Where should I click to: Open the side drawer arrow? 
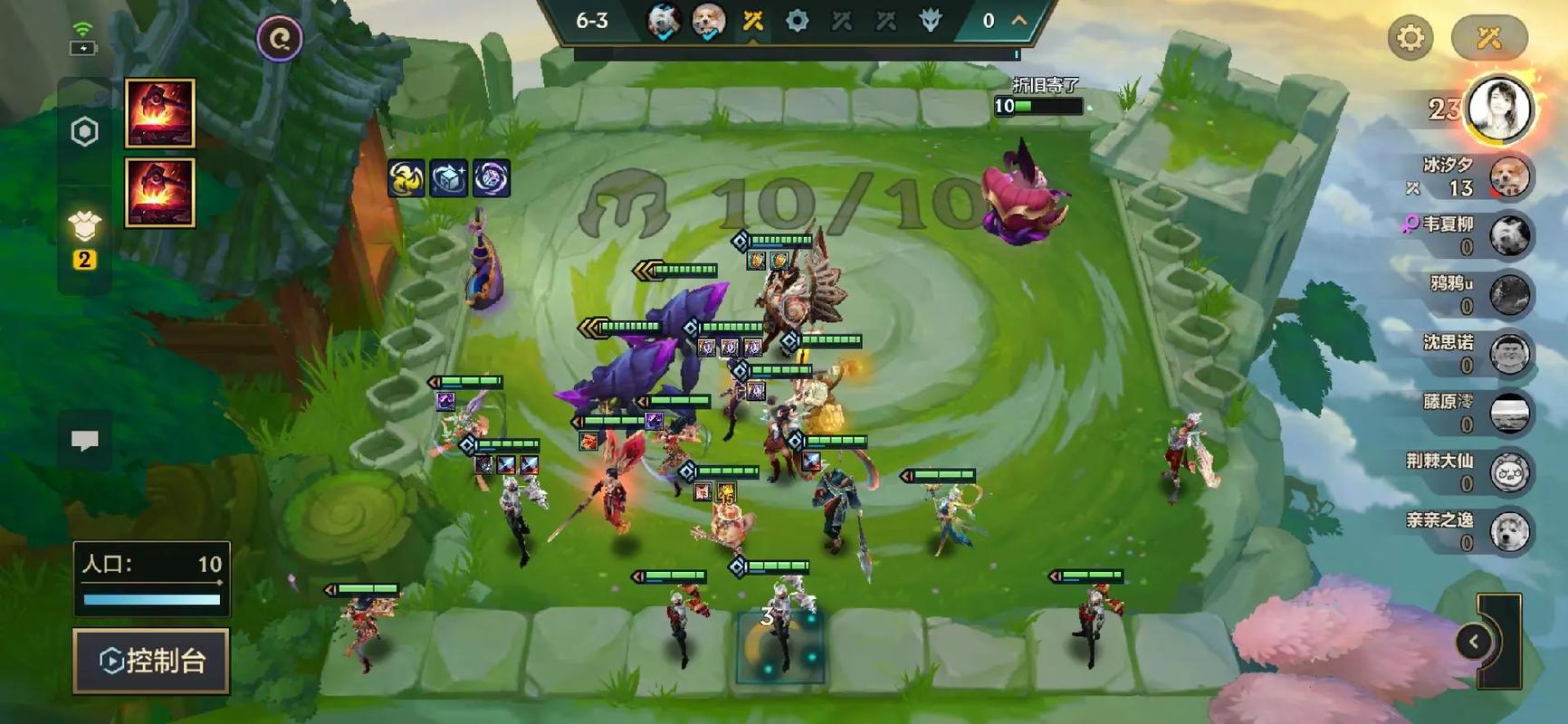tap(1474, 642)
